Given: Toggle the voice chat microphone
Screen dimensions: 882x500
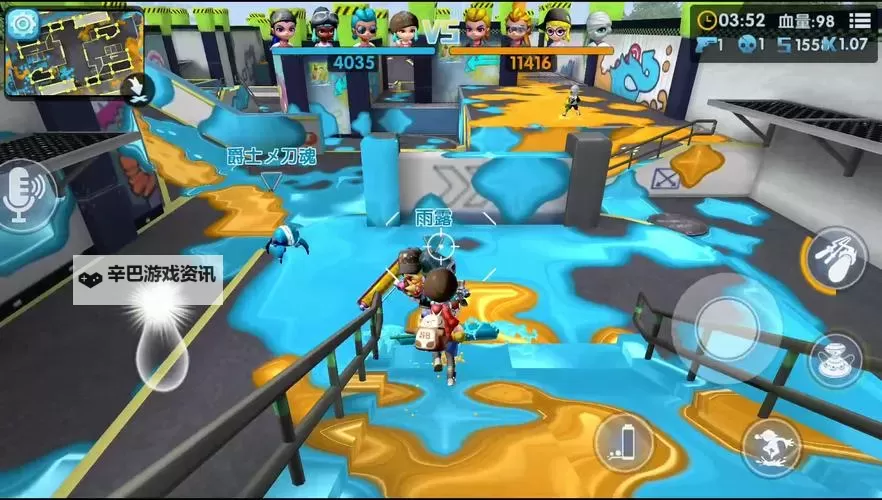Looking at the screenshot, I should [x=23, y=195].
